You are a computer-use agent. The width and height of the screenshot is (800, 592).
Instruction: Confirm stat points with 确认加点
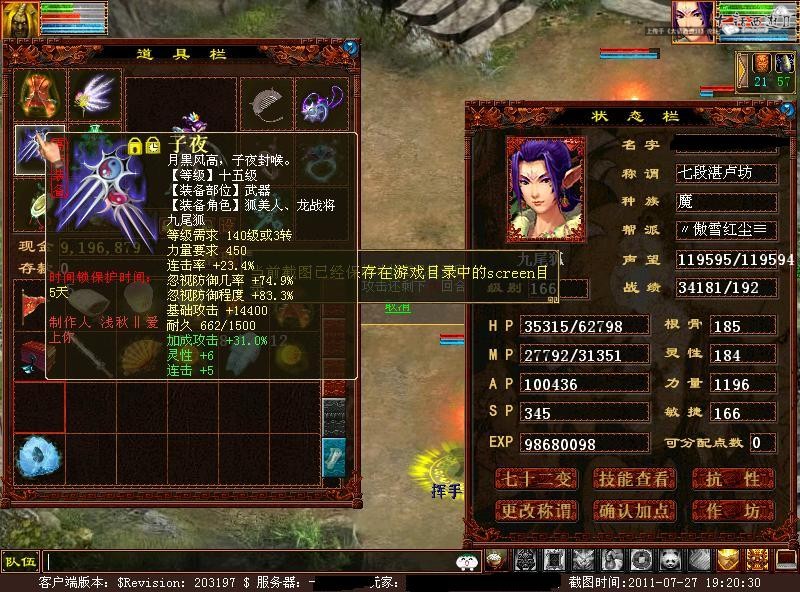point(633,511)
